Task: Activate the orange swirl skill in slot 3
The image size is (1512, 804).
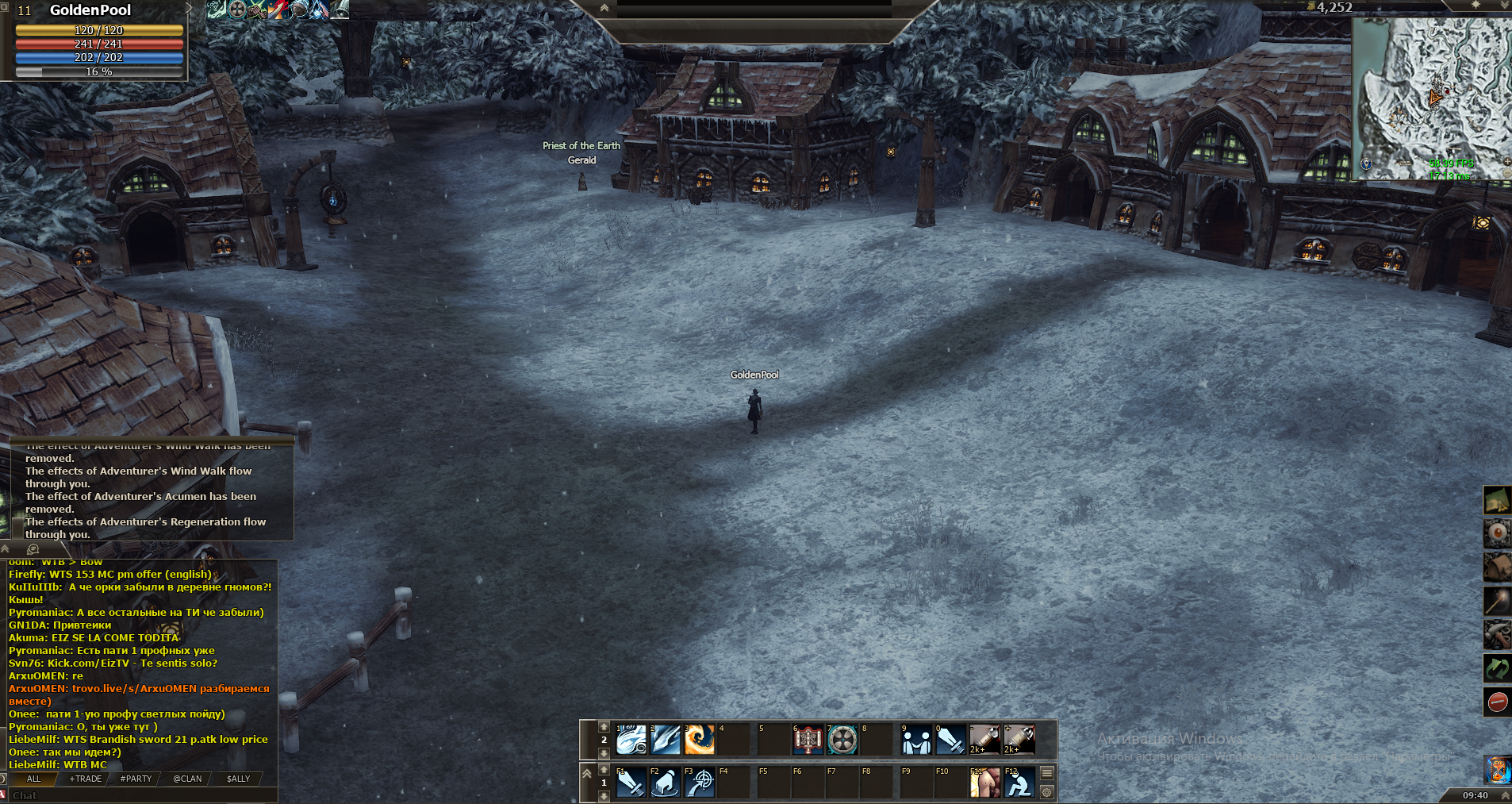Action: click(x=700, y=740)
